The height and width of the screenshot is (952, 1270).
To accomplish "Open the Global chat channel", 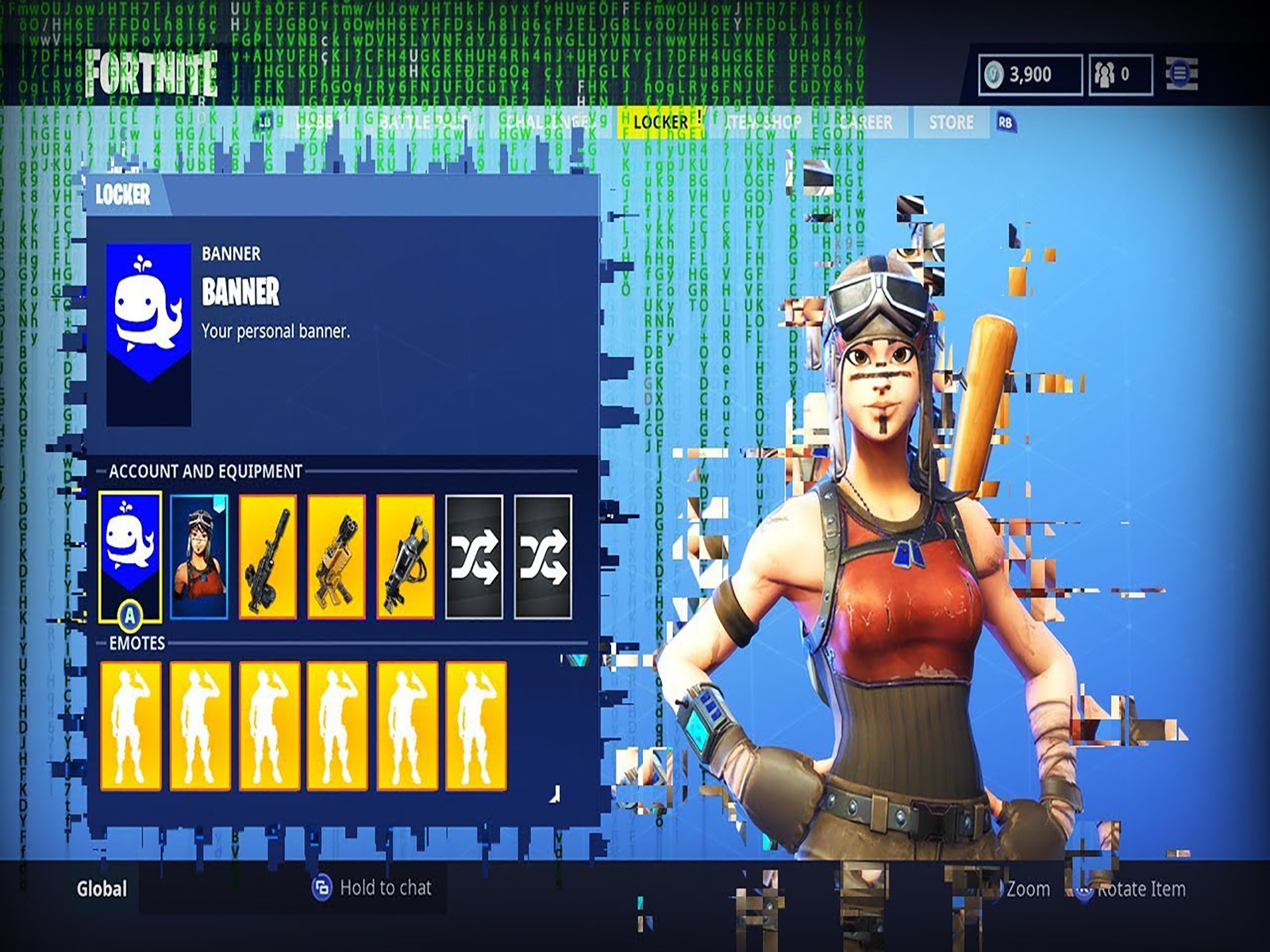I will pos(102,889).
